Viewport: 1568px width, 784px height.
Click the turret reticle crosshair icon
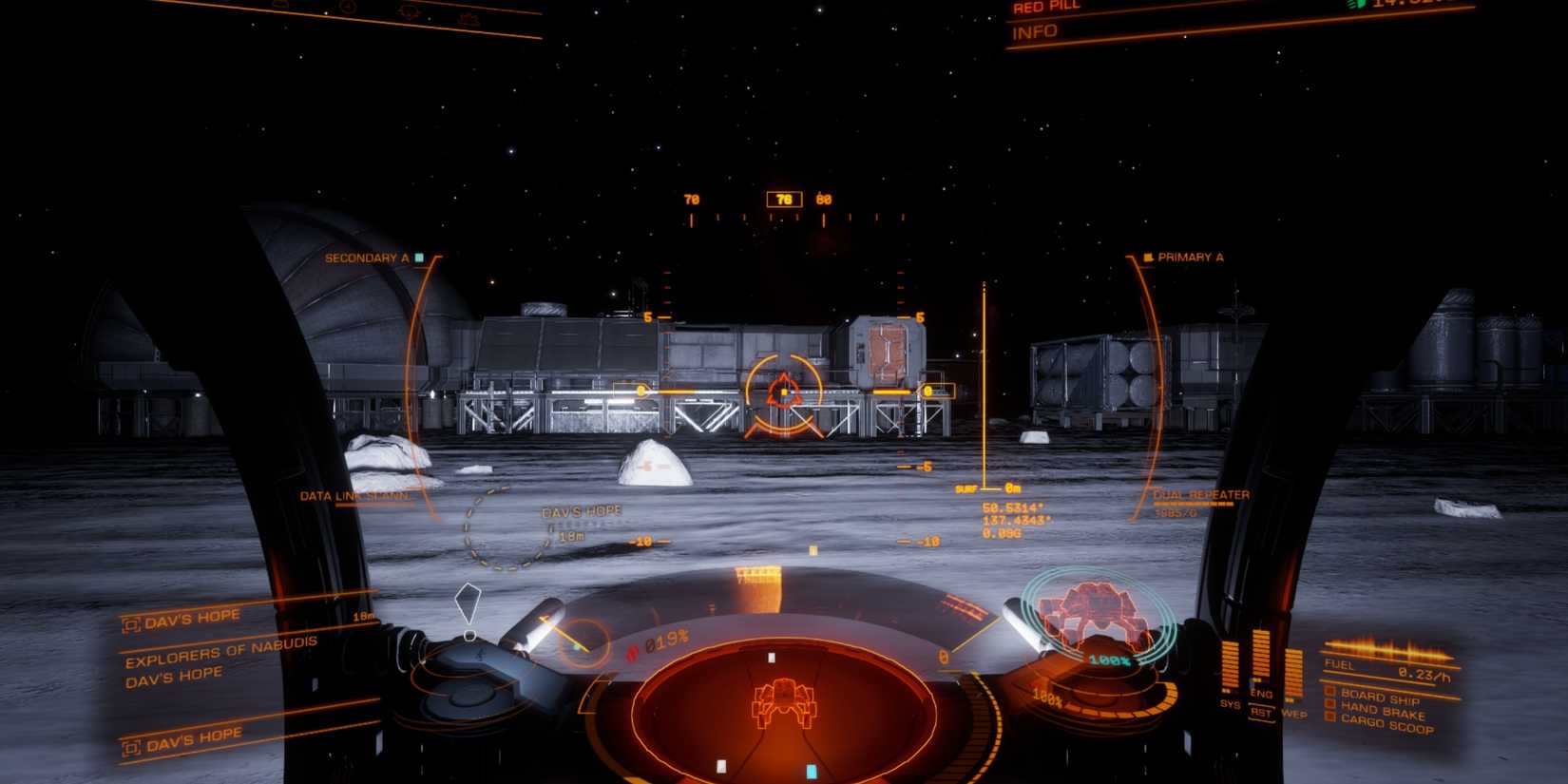pyautogui.click(x=784, y=392)
